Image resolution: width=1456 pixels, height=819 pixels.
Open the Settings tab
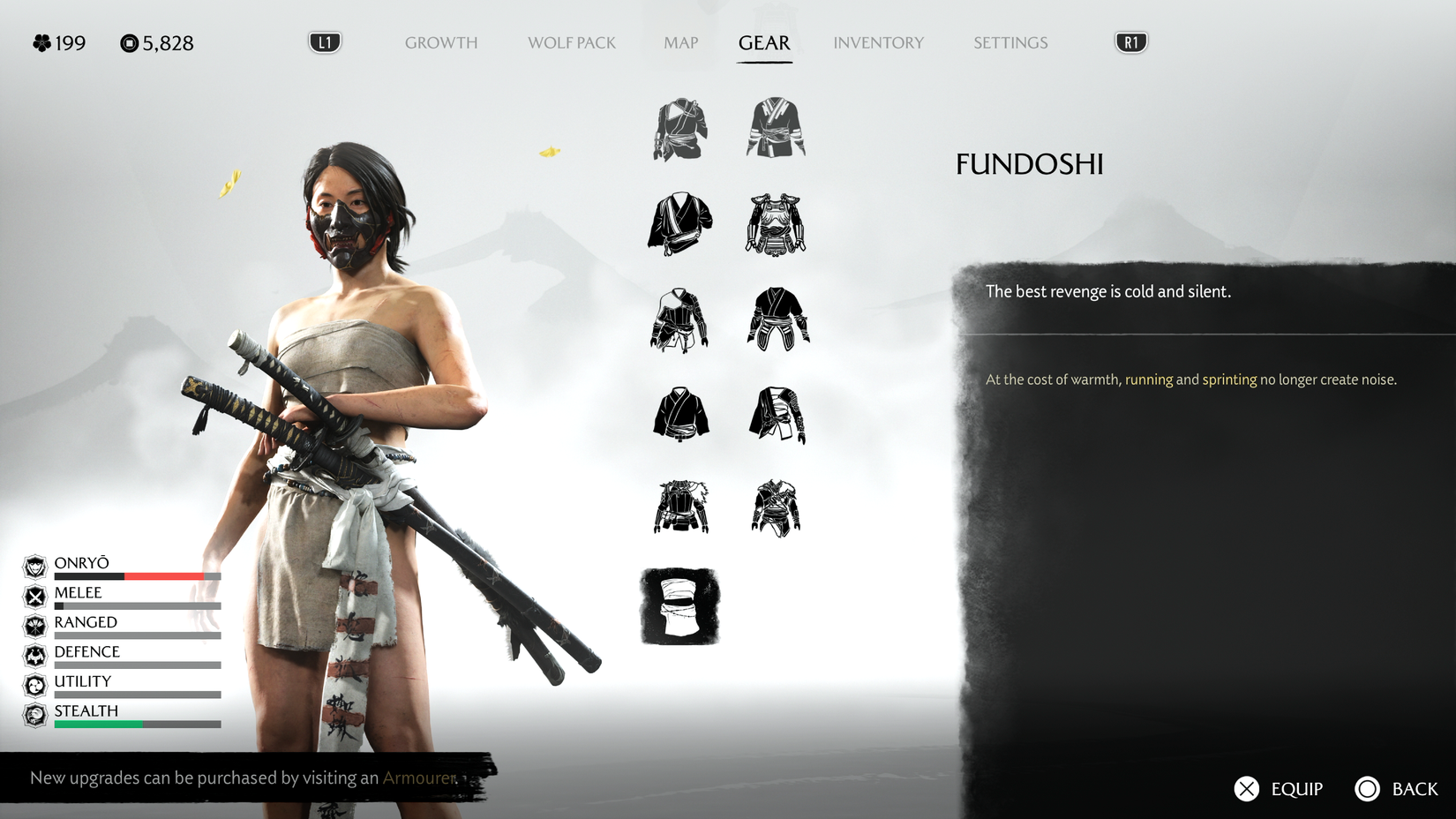pos(1009,42)
